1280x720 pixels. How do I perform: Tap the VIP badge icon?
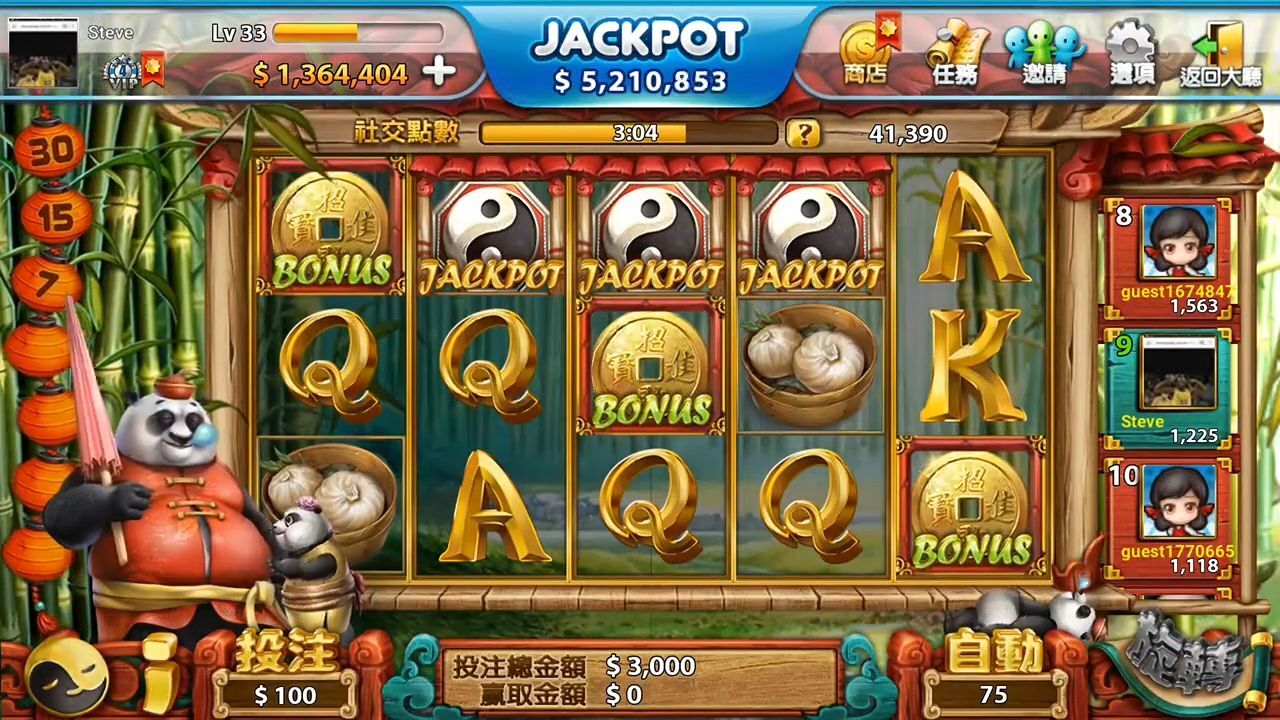pyautogui.click(x=122, y=73)
